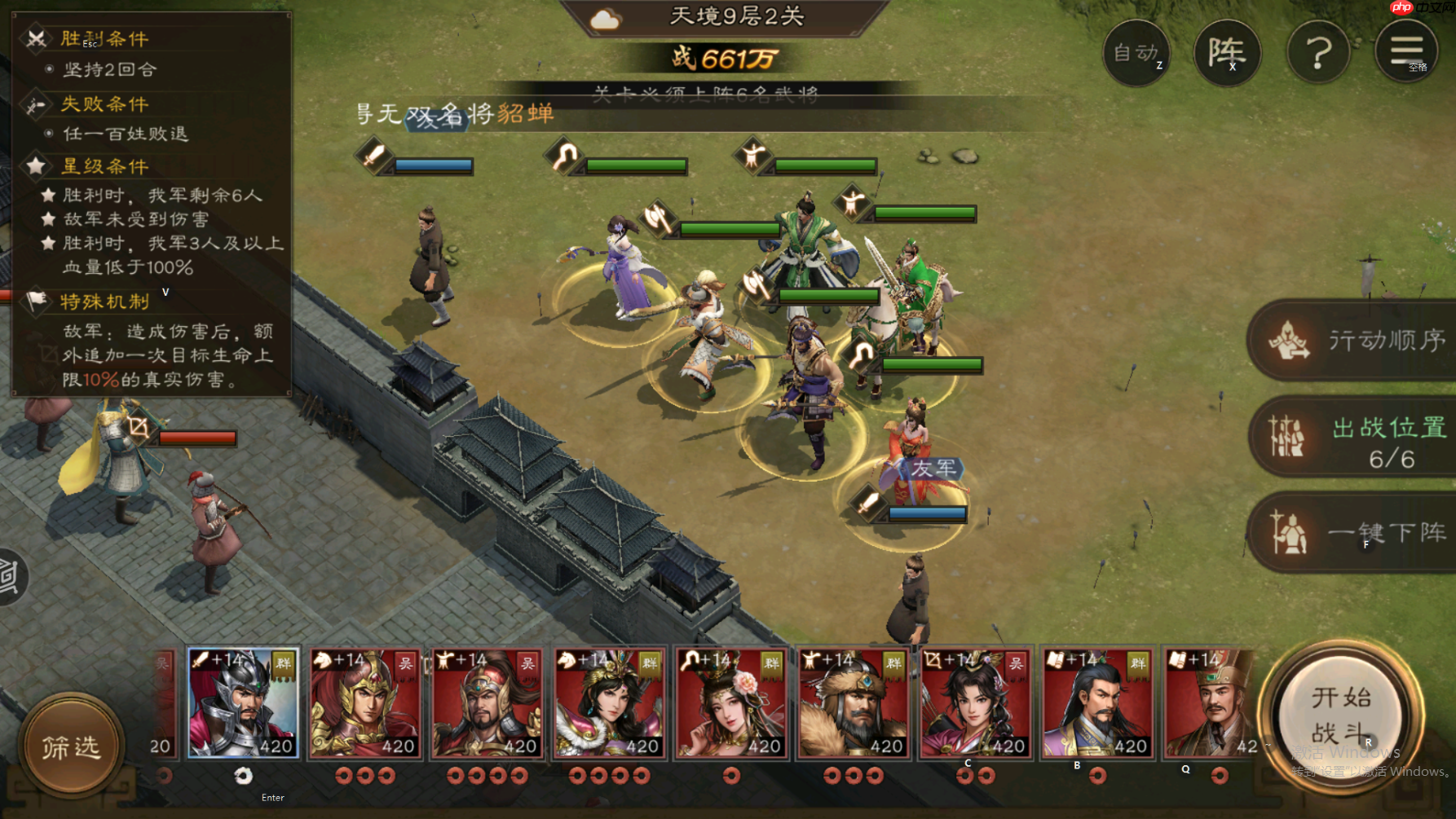Toggle the 特殊机制 special mechanics section
Screen dimensions: 1456x819
pyautogui.click(x=104, y=302)
